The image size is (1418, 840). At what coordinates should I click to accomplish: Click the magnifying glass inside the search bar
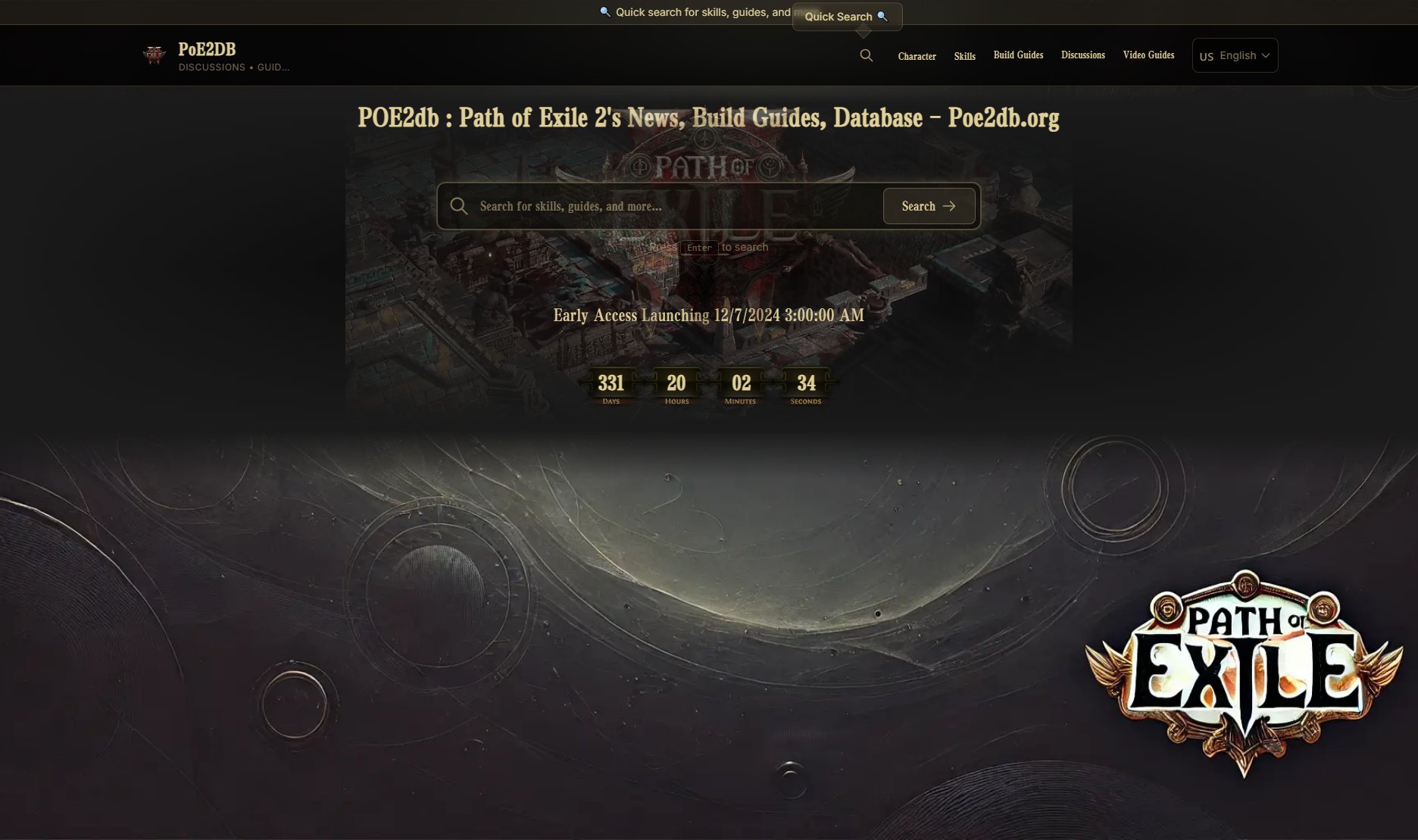[459, 205]
